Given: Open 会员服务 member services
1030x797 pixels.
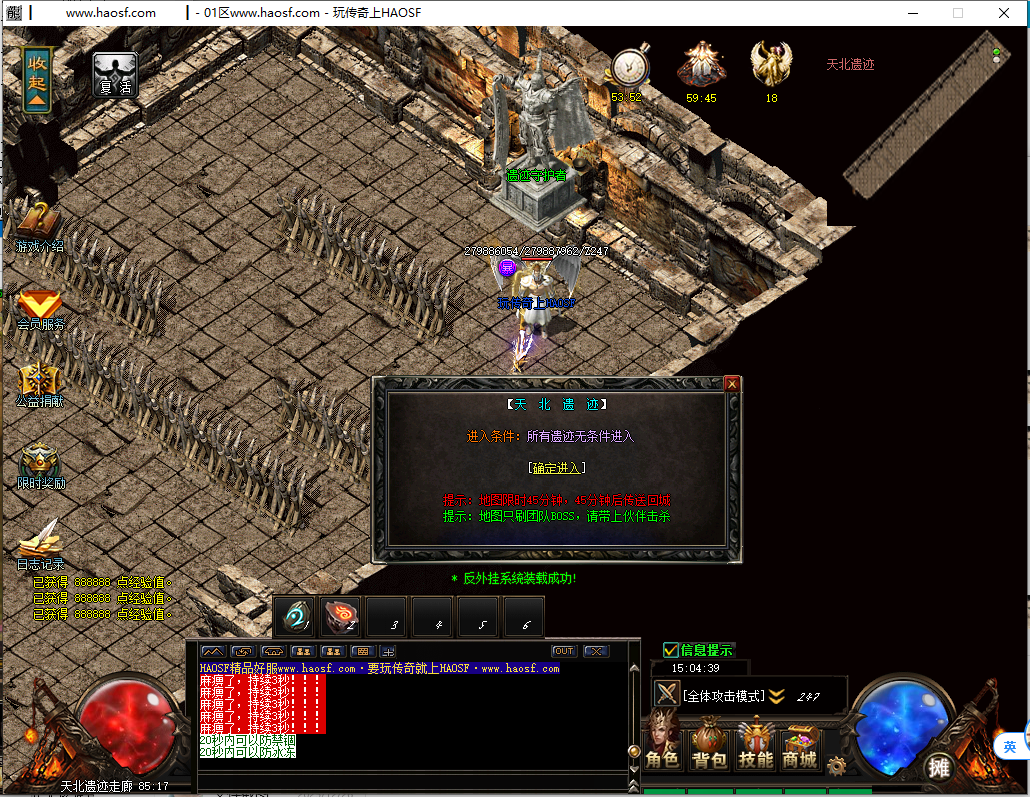Looking at the screenshot, I should pos(40,308).
